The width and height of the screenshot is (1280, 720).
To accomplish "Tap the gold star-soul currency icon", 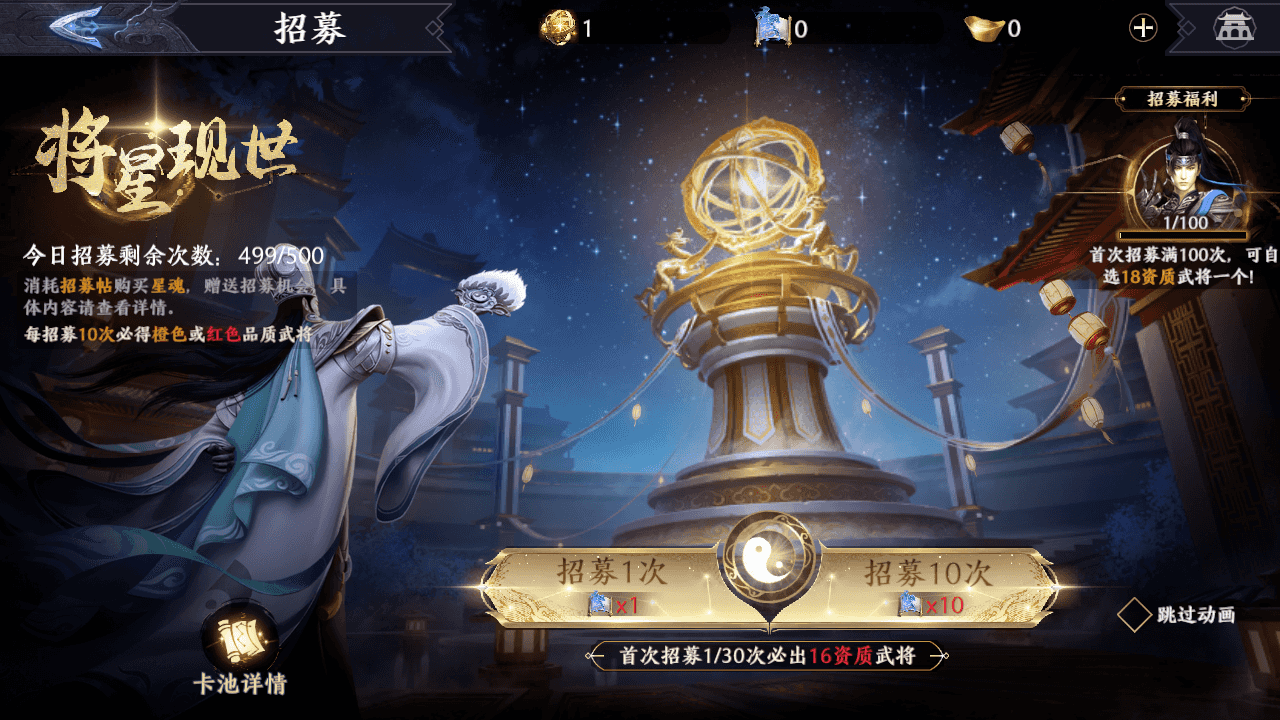I will point(560,28).
